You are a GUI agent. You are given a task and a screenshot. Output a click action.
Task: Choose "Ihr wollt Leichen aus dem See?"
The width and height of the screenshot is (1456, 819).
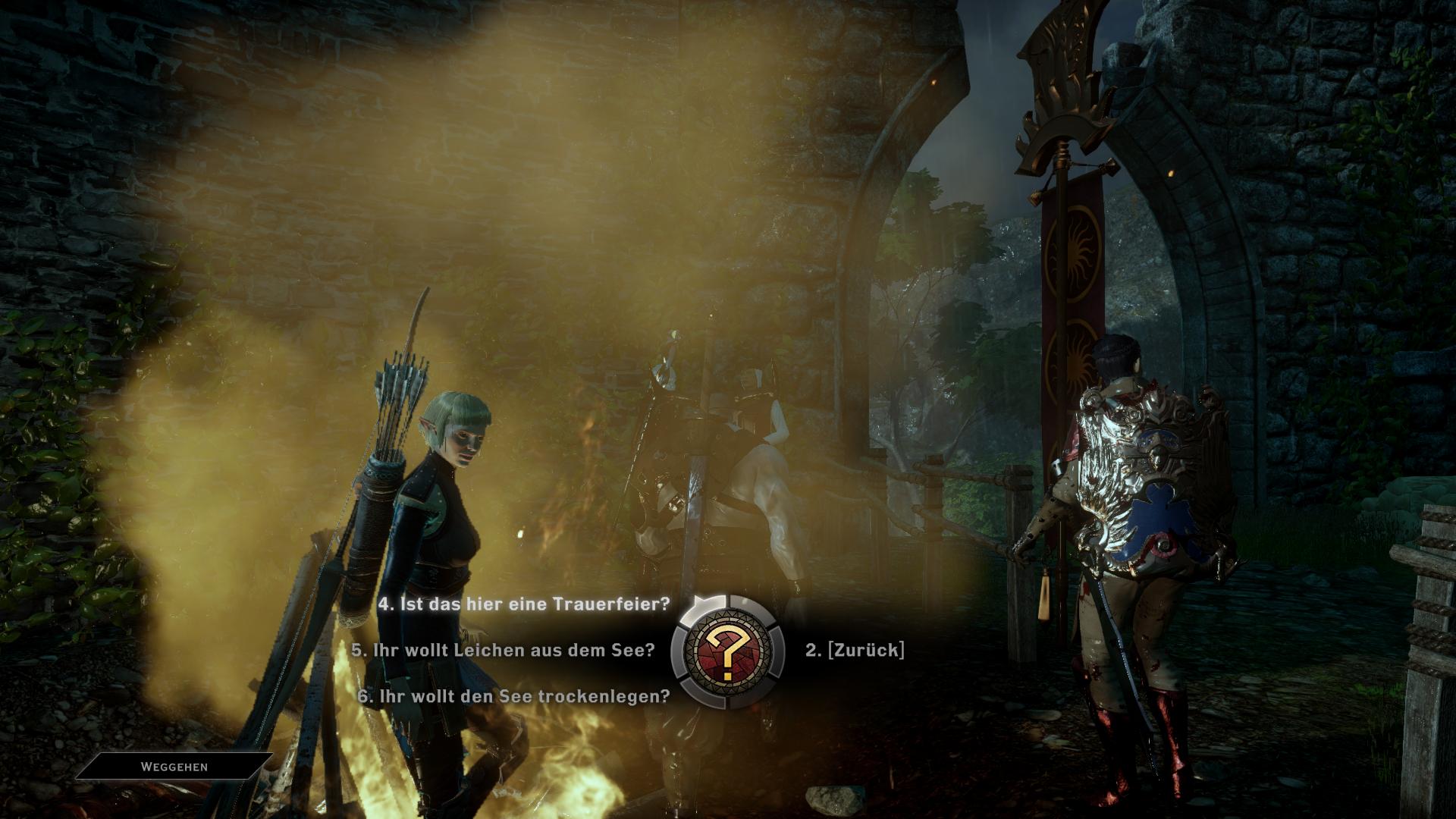(503, 650)
